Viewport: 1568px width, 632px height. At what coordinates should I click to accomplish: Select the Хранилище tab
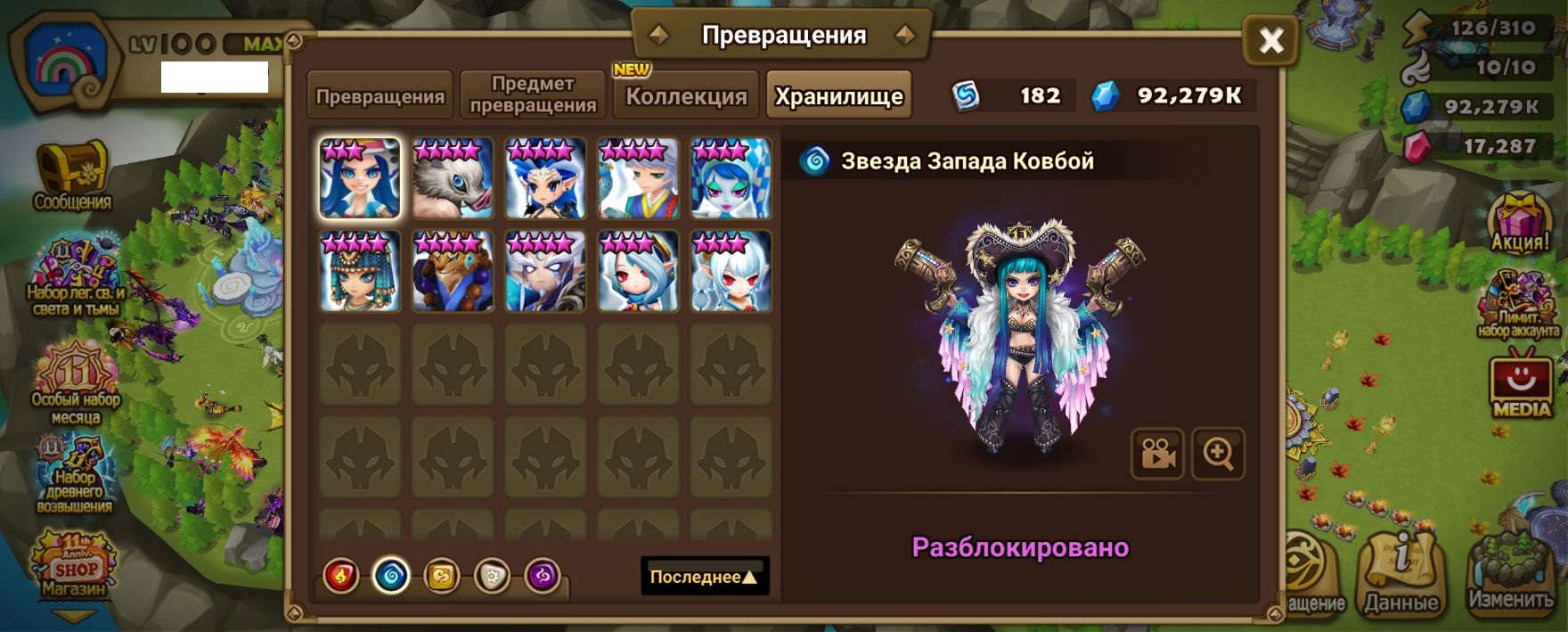[838, 96]
